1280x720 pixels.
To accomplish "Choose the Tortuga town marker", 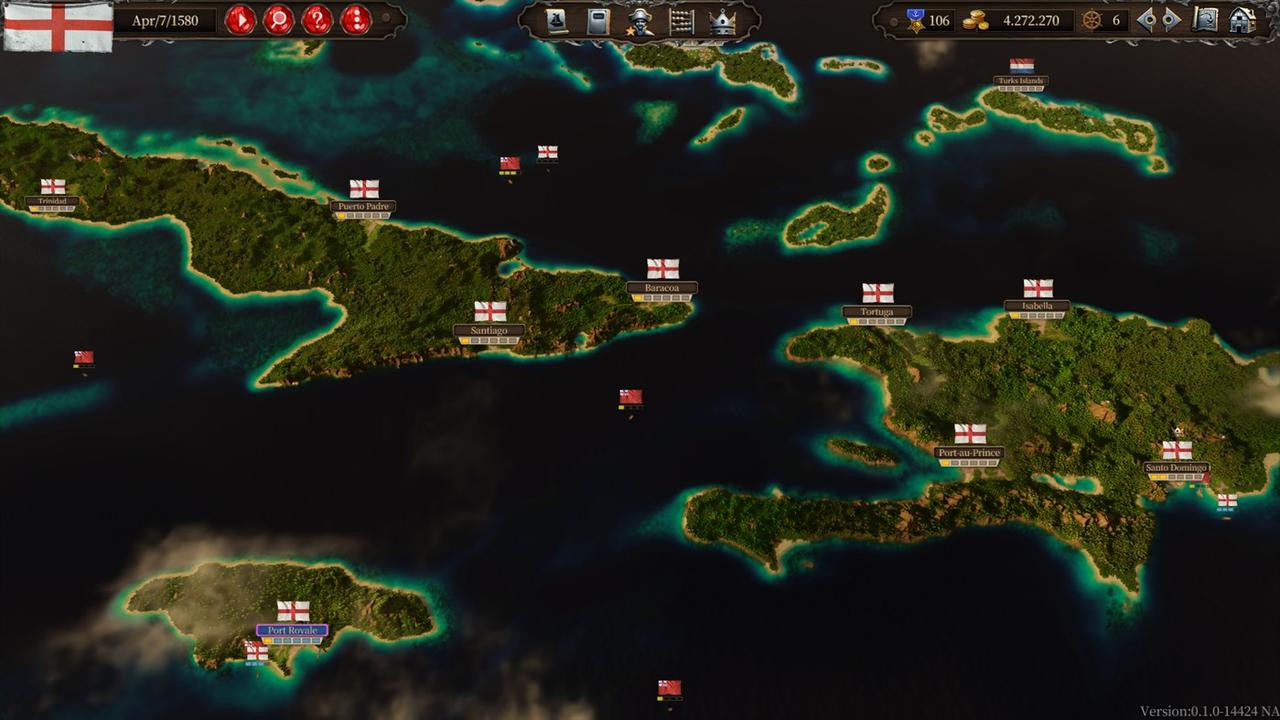I will tap(877, 311).
